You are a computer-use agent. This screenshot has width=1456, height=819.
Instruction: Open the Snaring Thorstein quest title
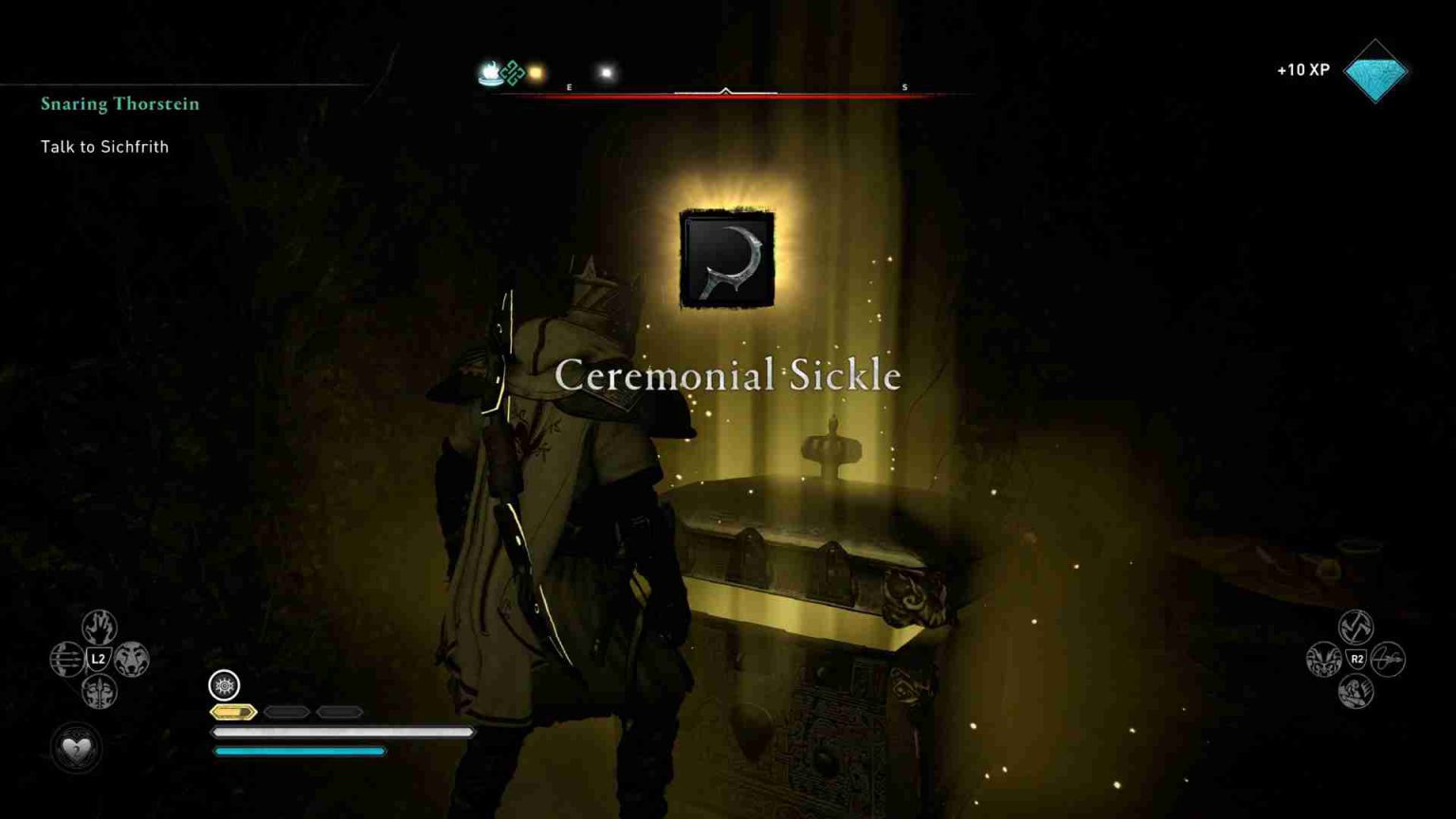click(119, 104)
